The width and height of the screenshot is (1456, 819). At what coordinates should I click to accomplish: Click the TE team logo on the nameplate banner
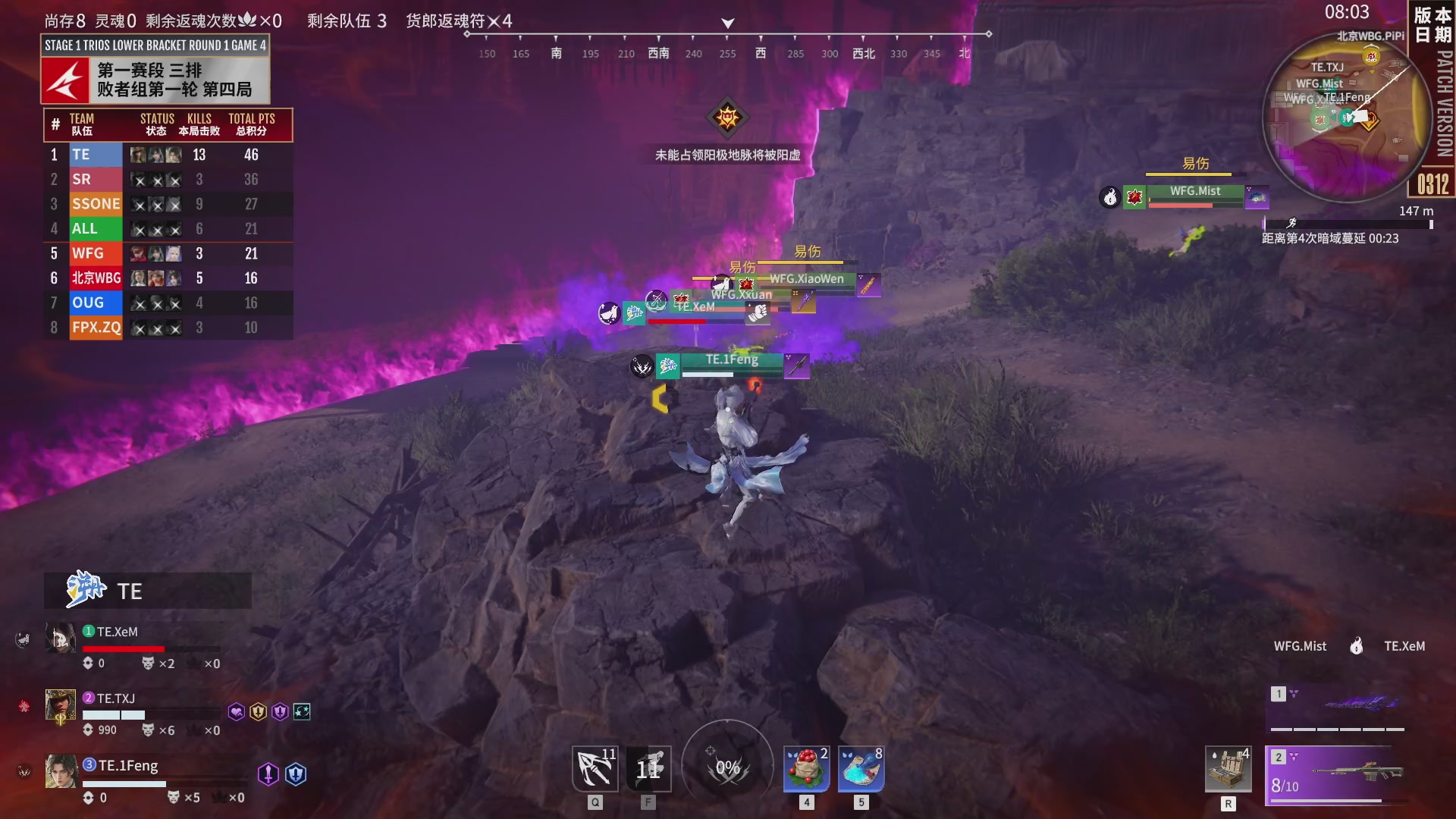(x=83, y=590)
